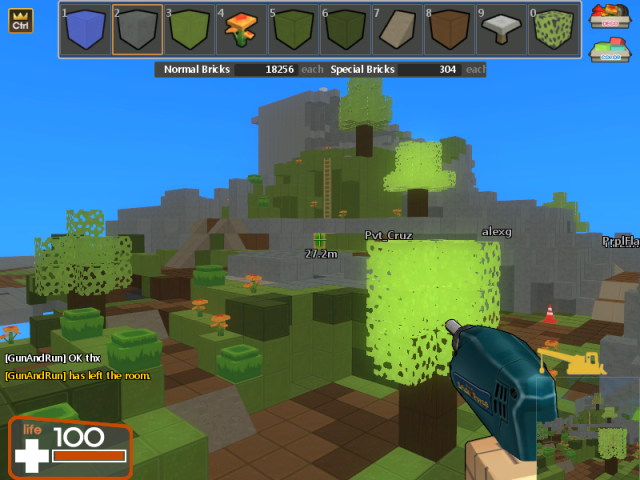Pick the tan slope brick in slot 7
The height and width of the screenshot is (480, 640).
tap(397, 30)
